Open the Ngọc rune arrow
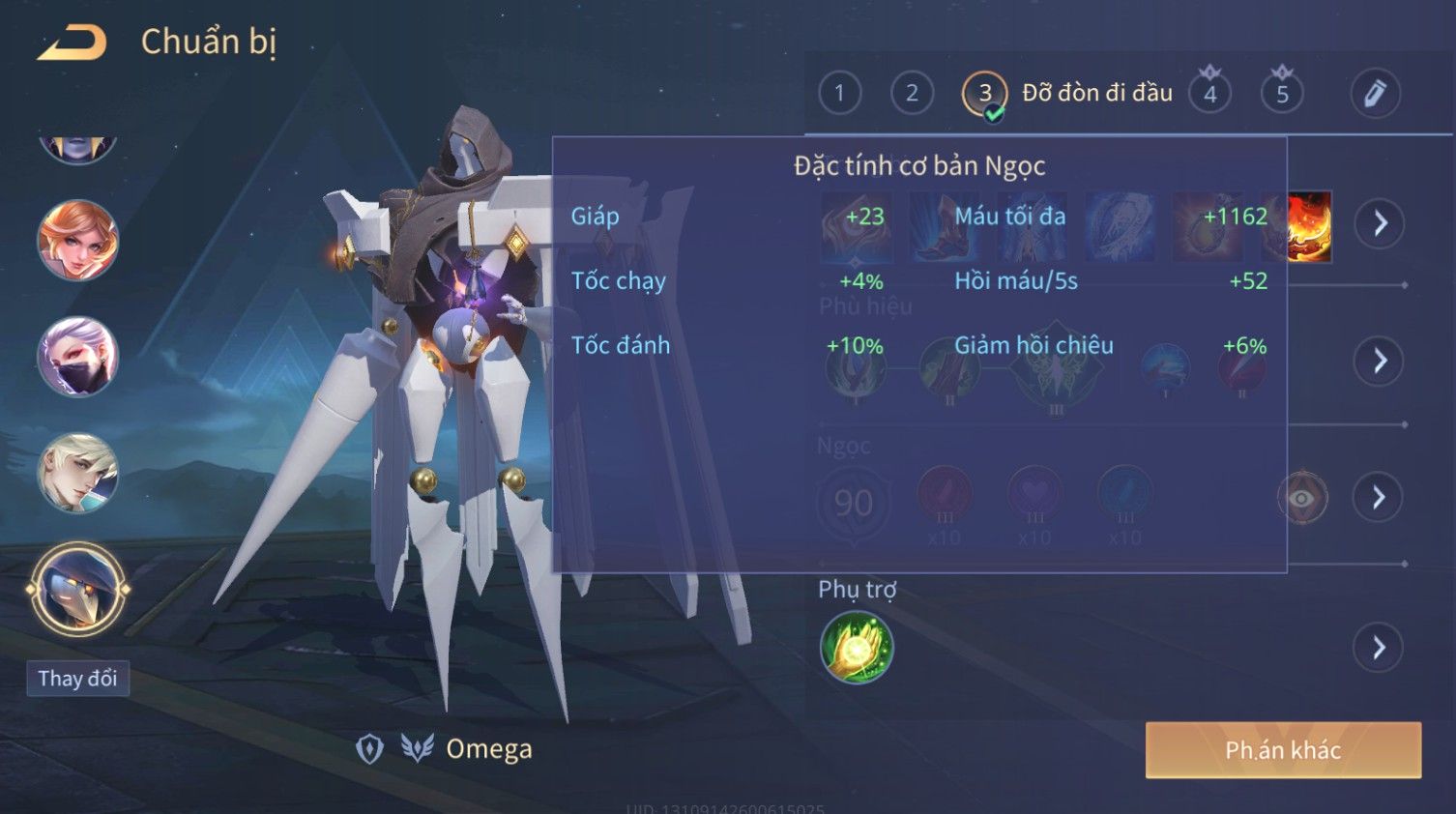This screenshot has height=814, width=1456. (1380, 498)
